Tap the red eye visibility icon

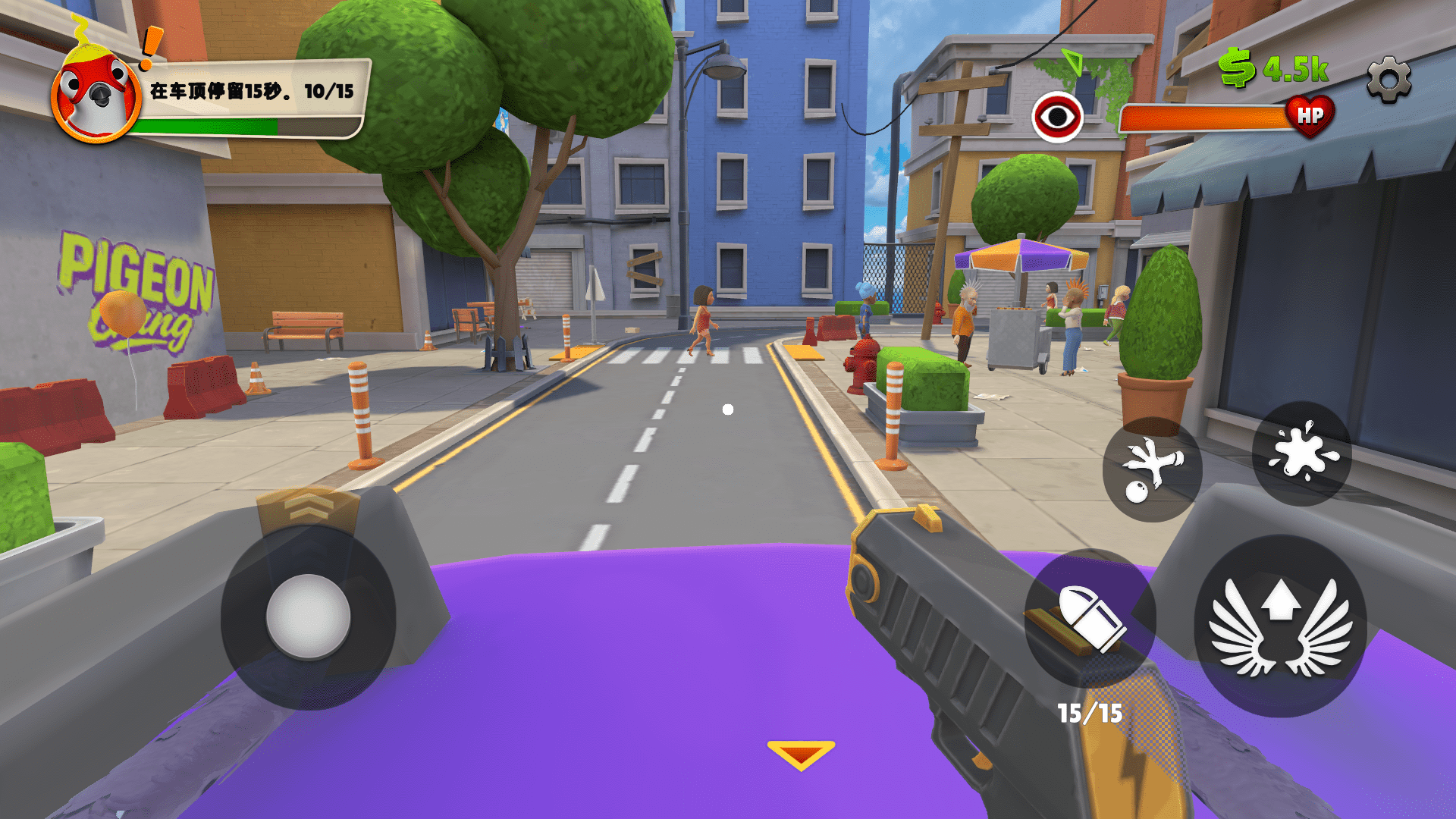[x=1057, y=118]
